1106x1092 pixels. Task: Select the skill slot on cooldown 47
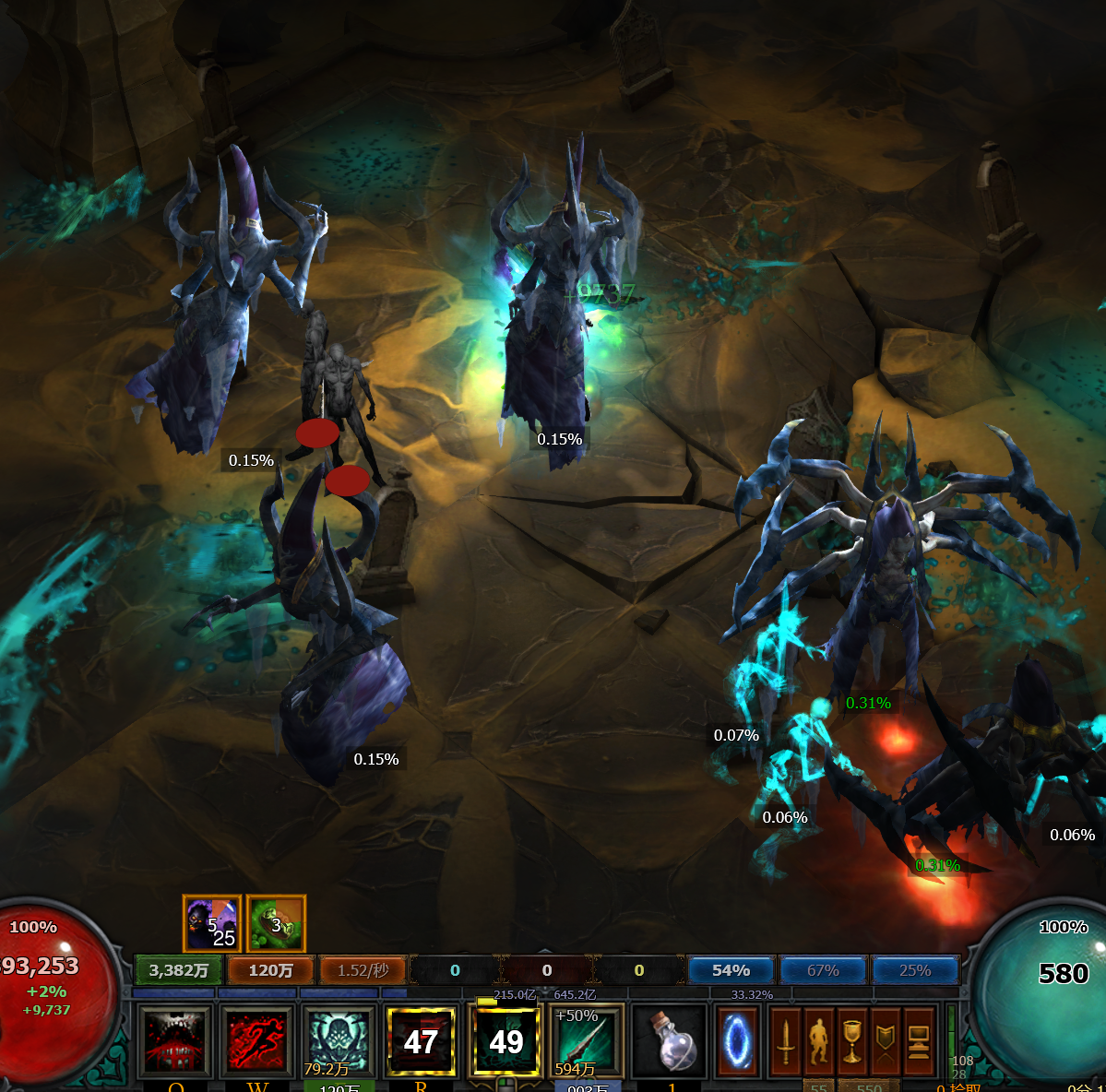click(422, 1041)
